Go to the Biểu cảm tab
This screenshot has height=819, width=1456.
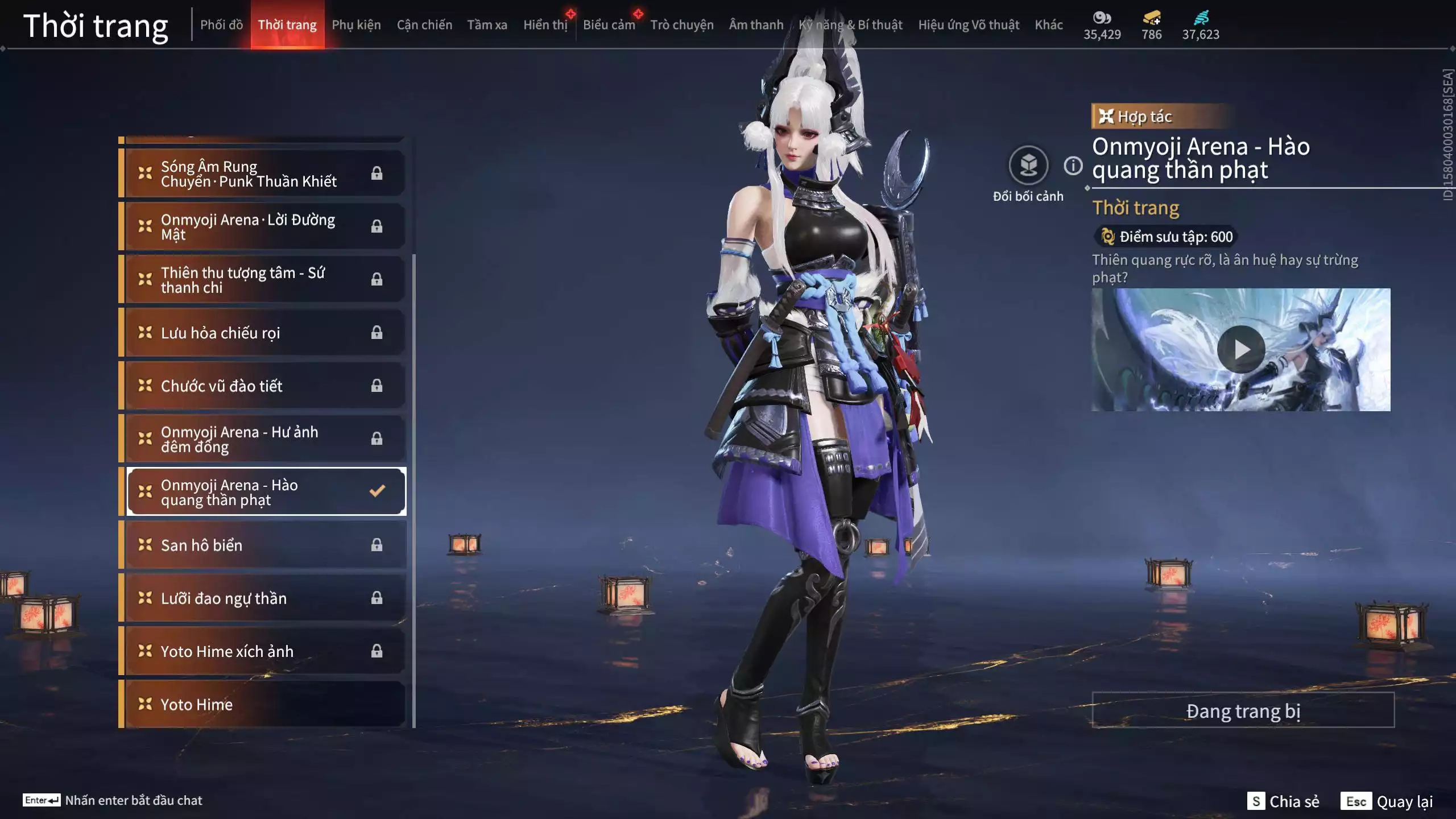click(x=609, y=25)
